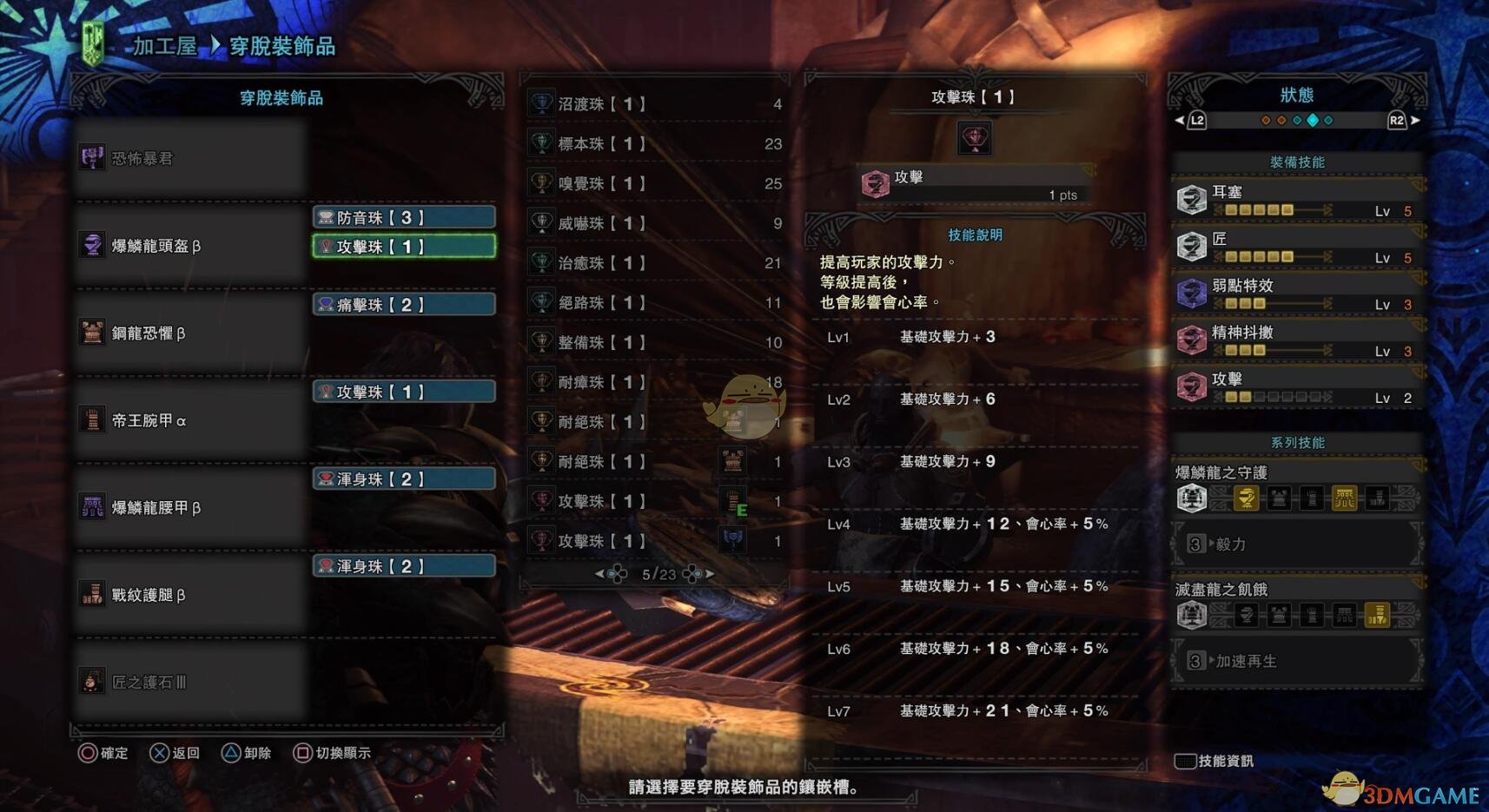The image size is (1489, 812).
Task: Choose the 痛擊珠【2】 decoration slot
Action: coord(404,305)
